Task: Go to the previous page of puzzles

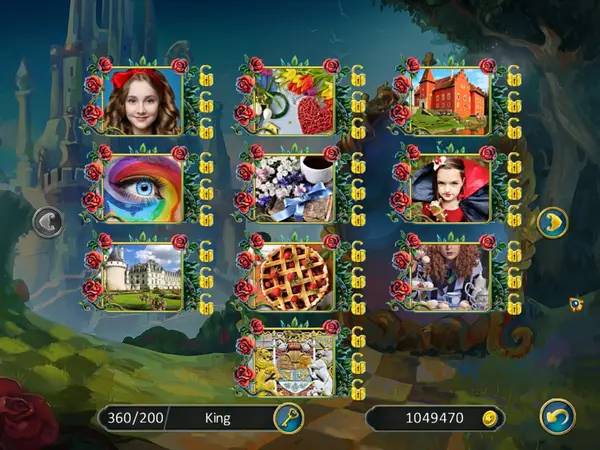Action: click(47, 222)
